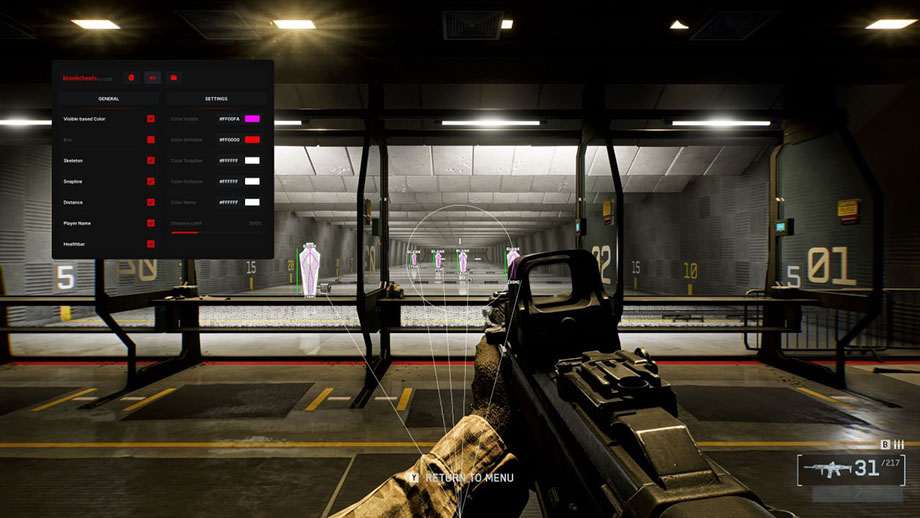Click the #FF0000 hex code field
This screenshot has width=920, height=518.
229,140
